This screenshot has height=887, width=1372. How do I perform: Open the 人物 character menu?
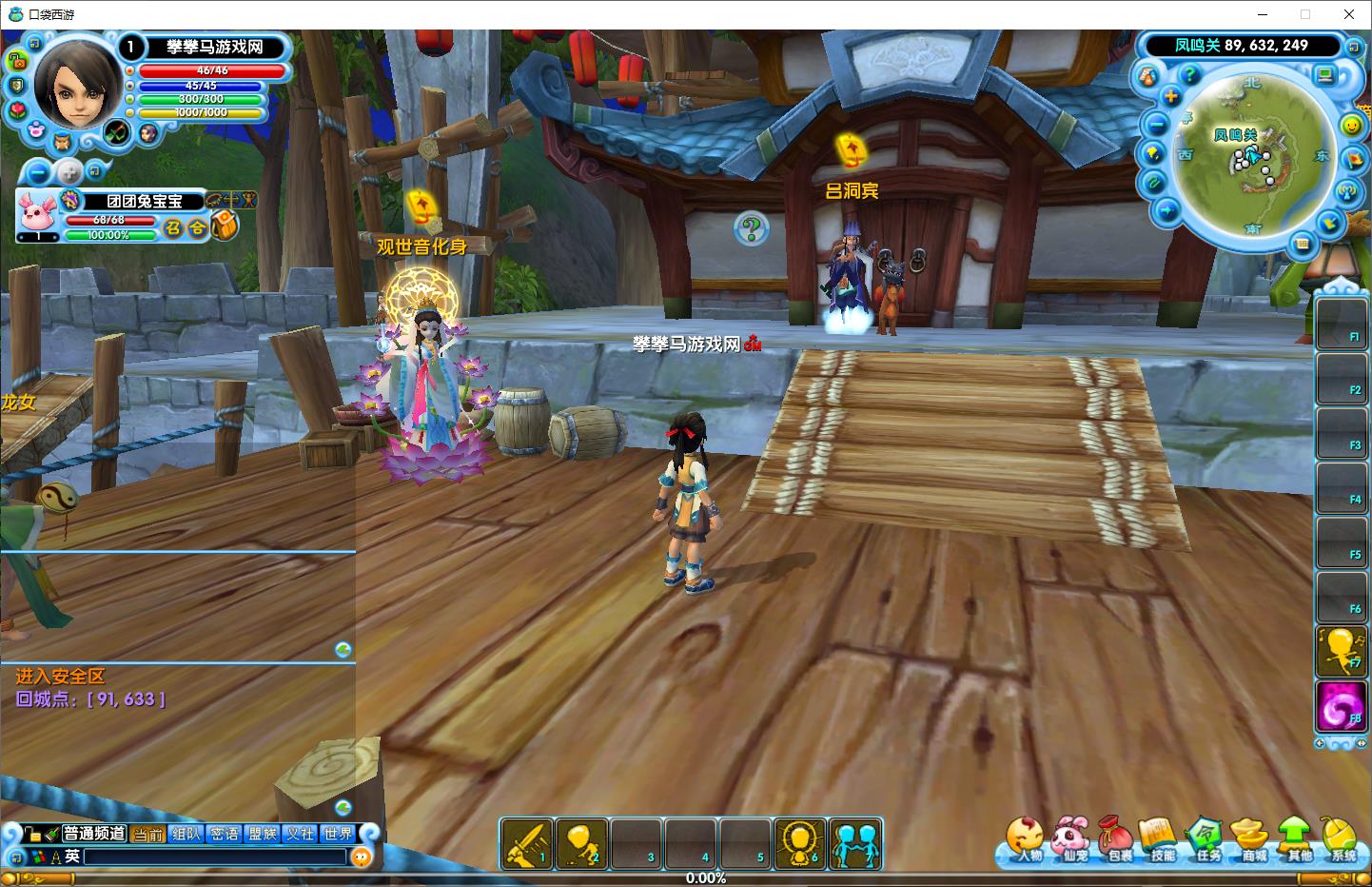pyautogui.click(x=1025, y=838)
